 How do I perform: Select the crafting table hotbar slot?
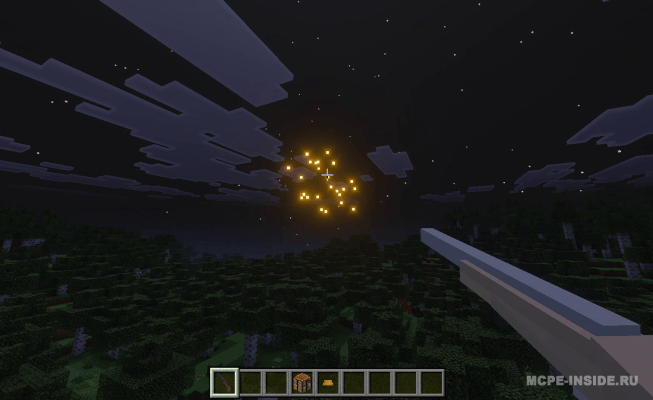302,382
